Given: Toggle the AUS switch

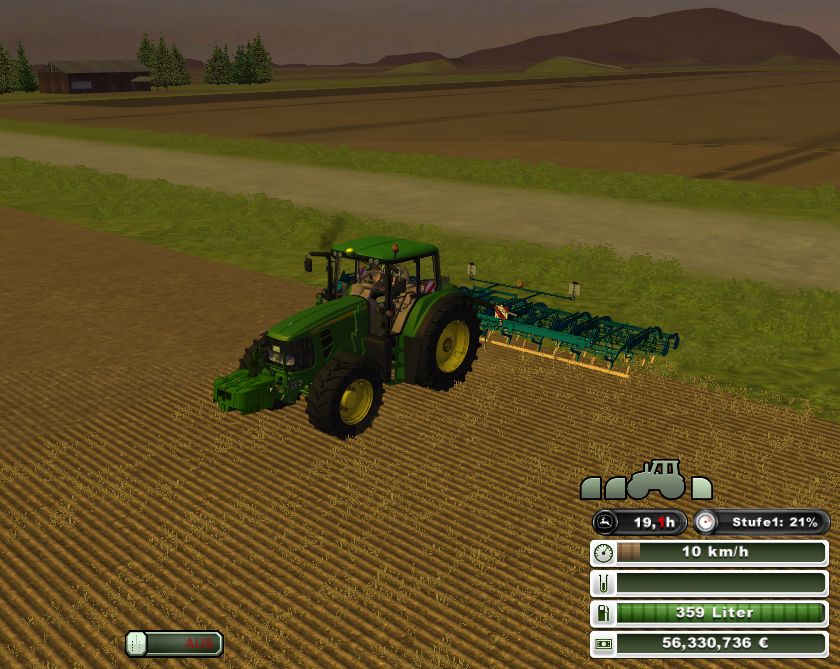Looking at the screenshot, I should tap(174, 643).
